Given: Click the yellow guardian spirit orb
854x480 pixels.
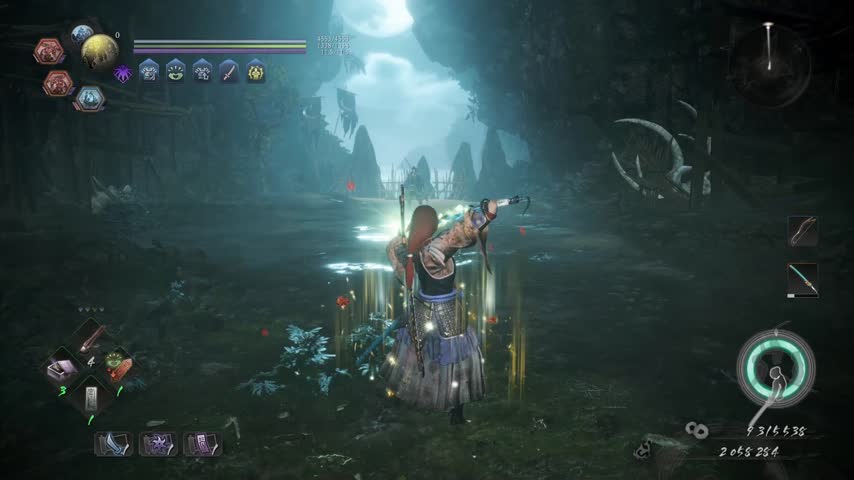Looking at the screenshot, I should coord(99,51).
